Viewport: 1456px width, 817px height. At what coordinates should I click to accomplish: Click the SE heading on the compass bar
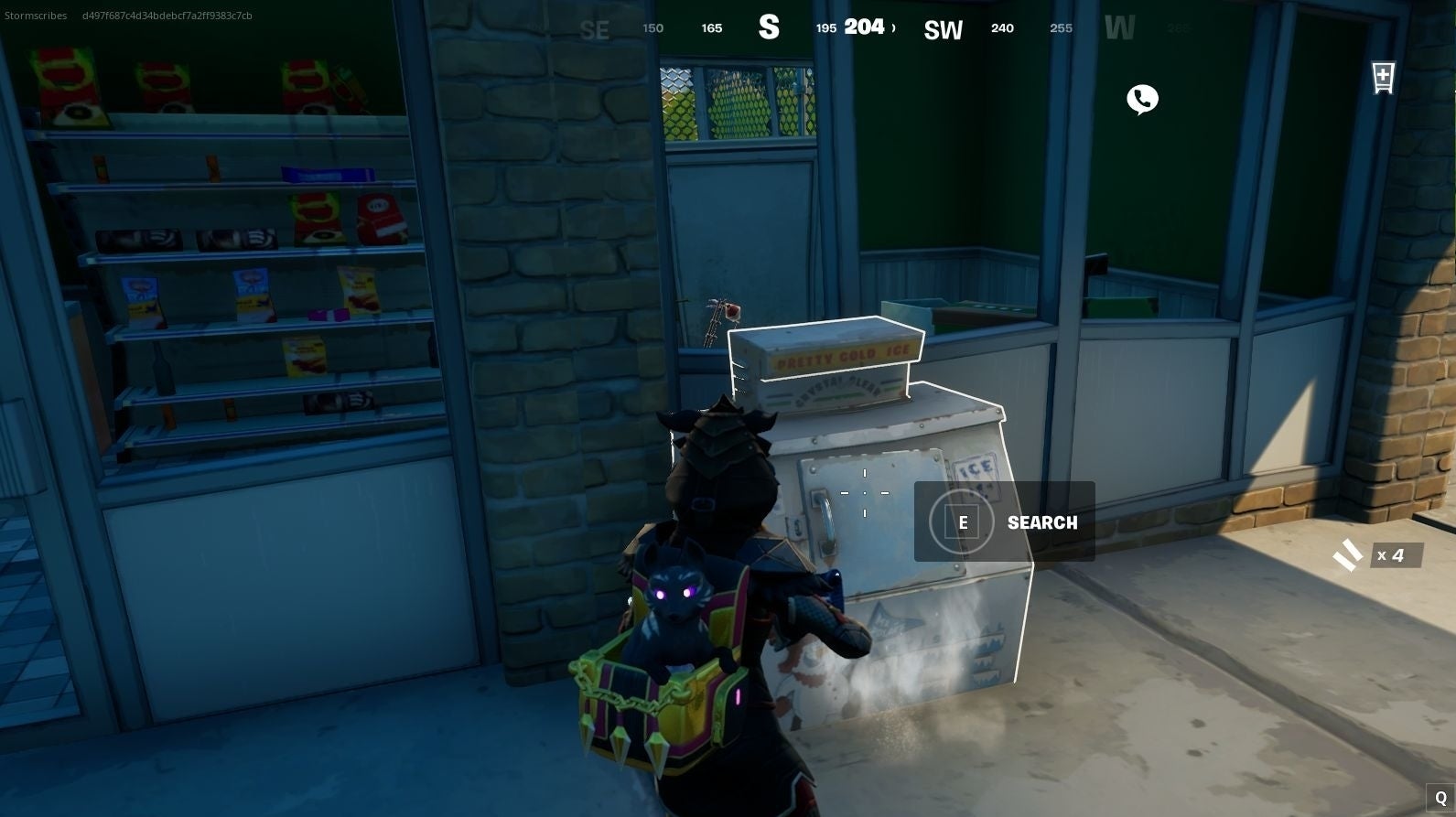coord(595,29)
